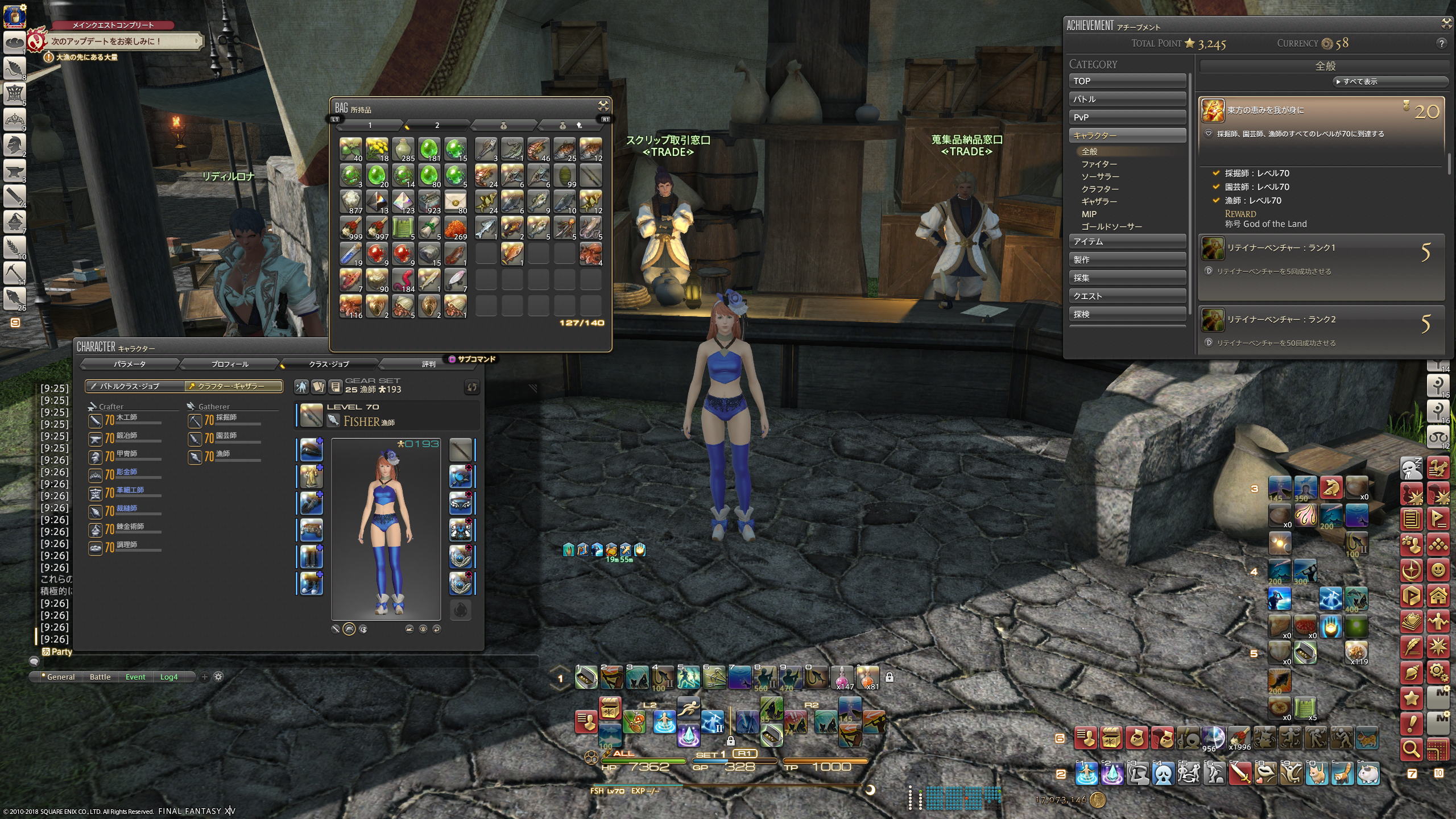Open the help button in Achievement window
The height and width of the screenshot is (819, 1456).
[x=1441, y=43]
